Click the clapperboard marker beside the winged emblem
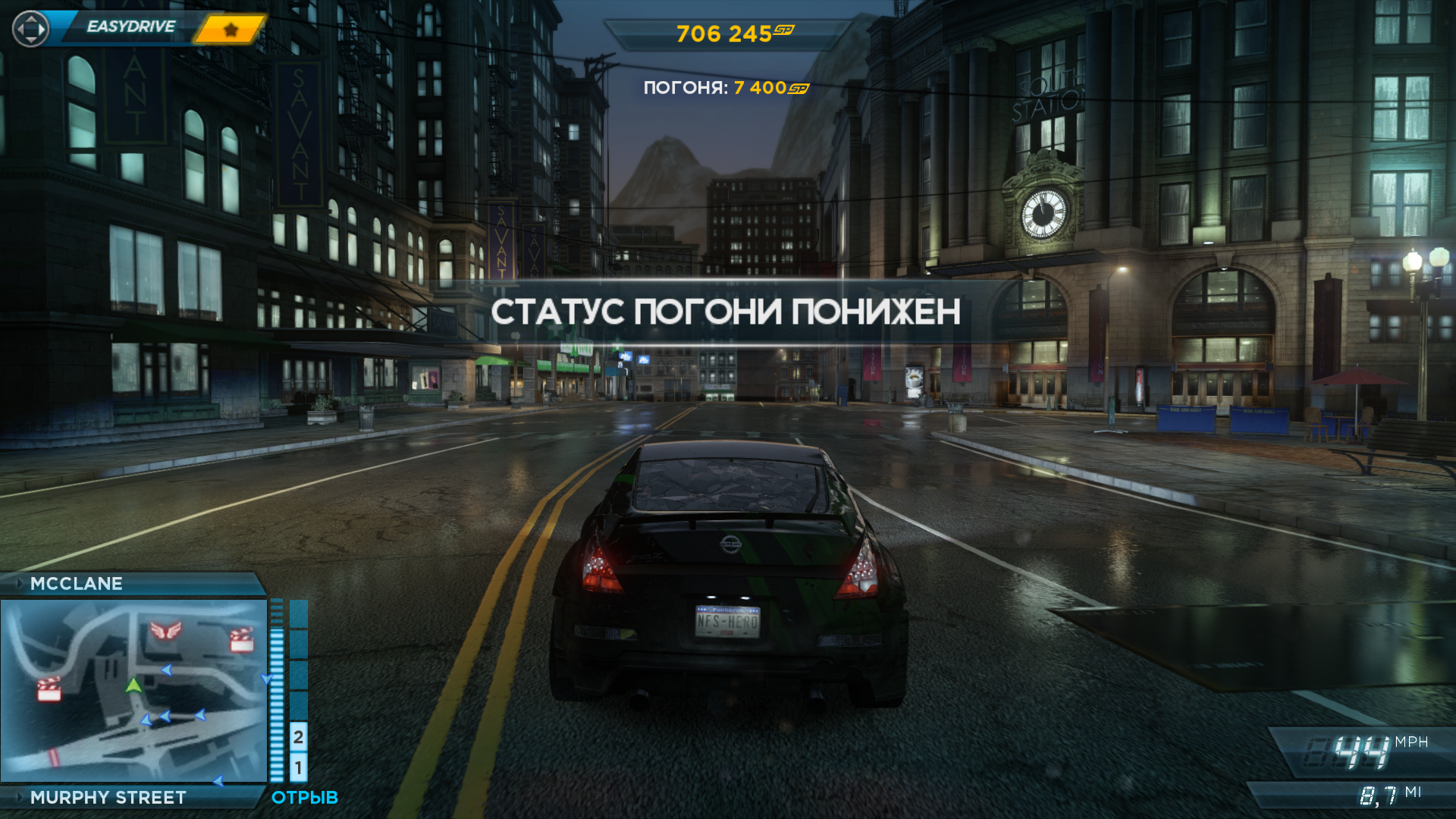 click(241, 639)
